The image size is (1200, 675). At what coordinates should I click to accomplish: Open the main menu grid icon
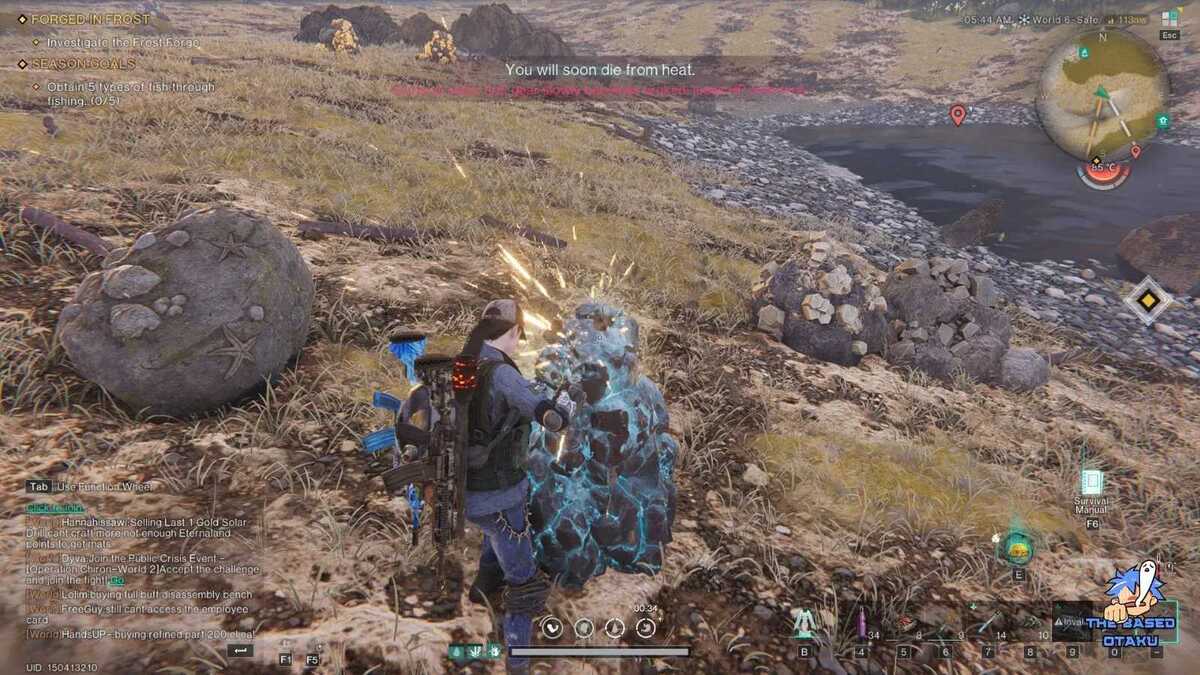pos(1169,18)
